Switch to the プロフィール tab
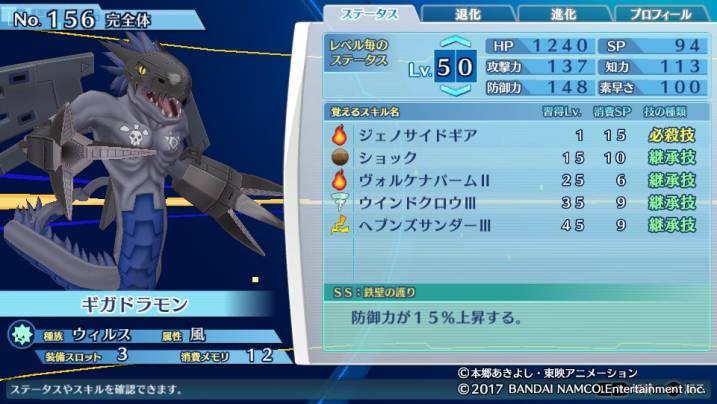 tap(659, 14)
